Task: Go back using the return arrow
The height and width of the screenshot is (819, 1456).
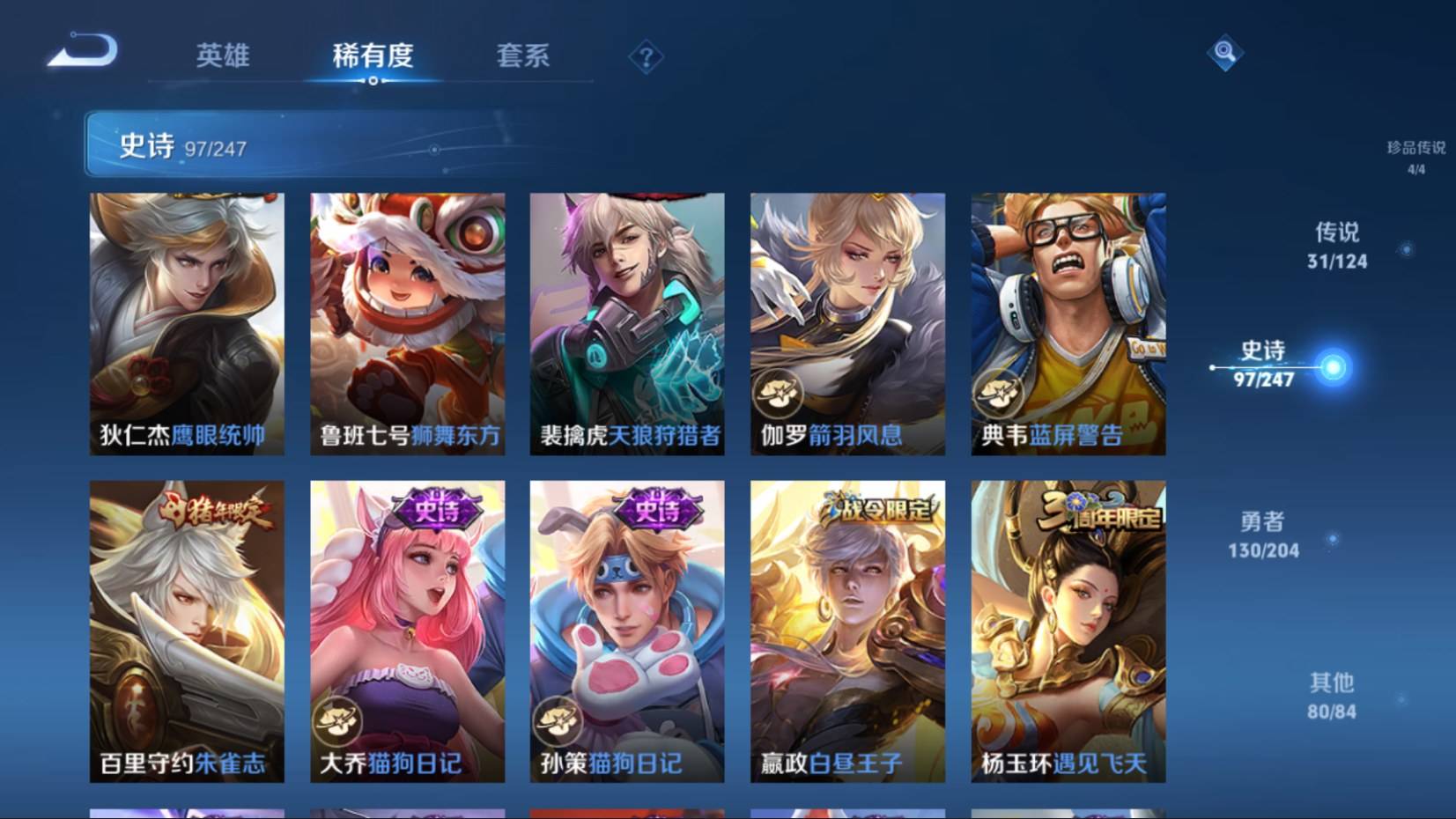Action: (x=83, y=50)
